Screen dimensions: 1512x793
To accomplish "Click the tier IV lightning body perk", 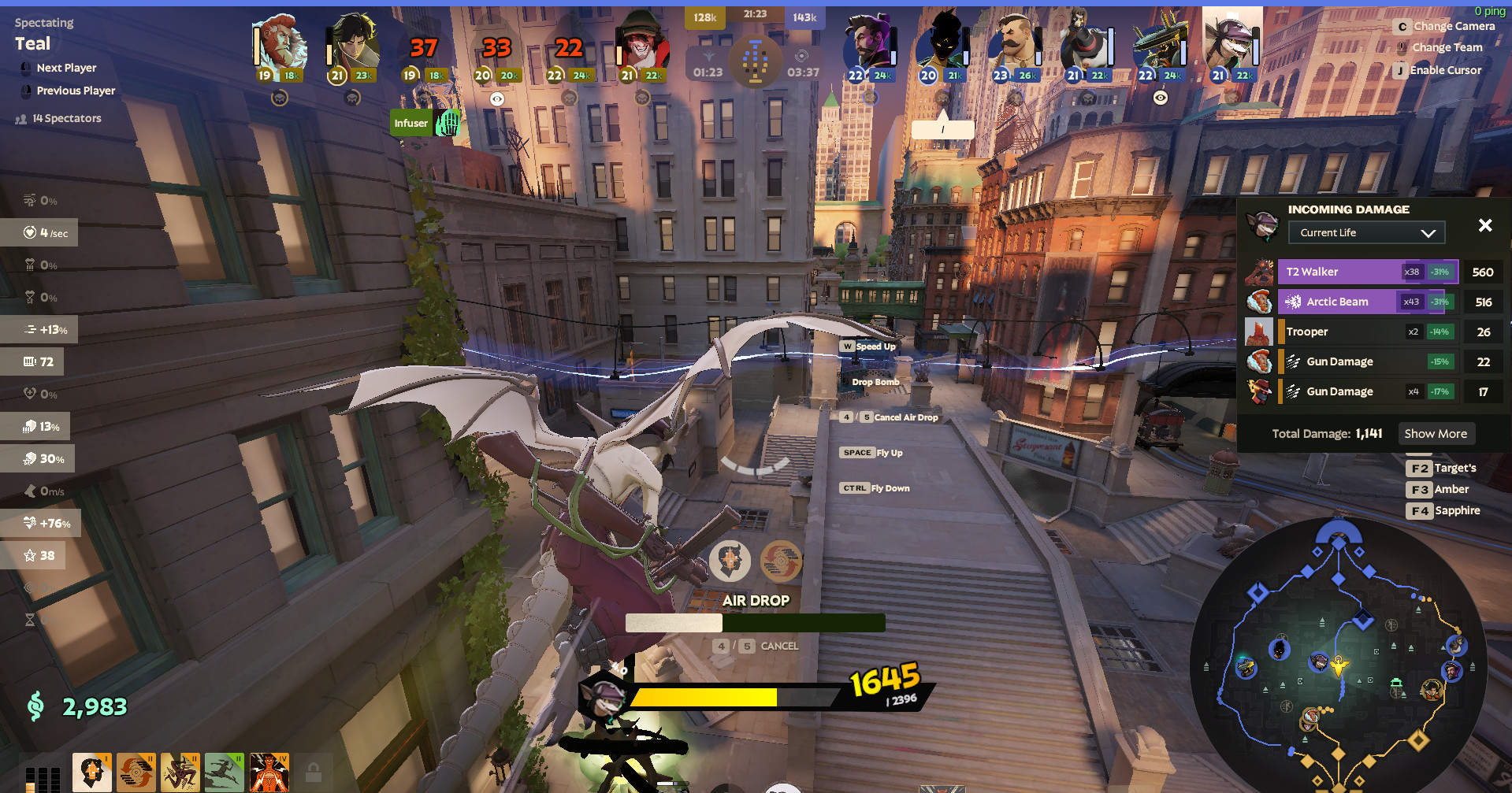I will 269,772.
